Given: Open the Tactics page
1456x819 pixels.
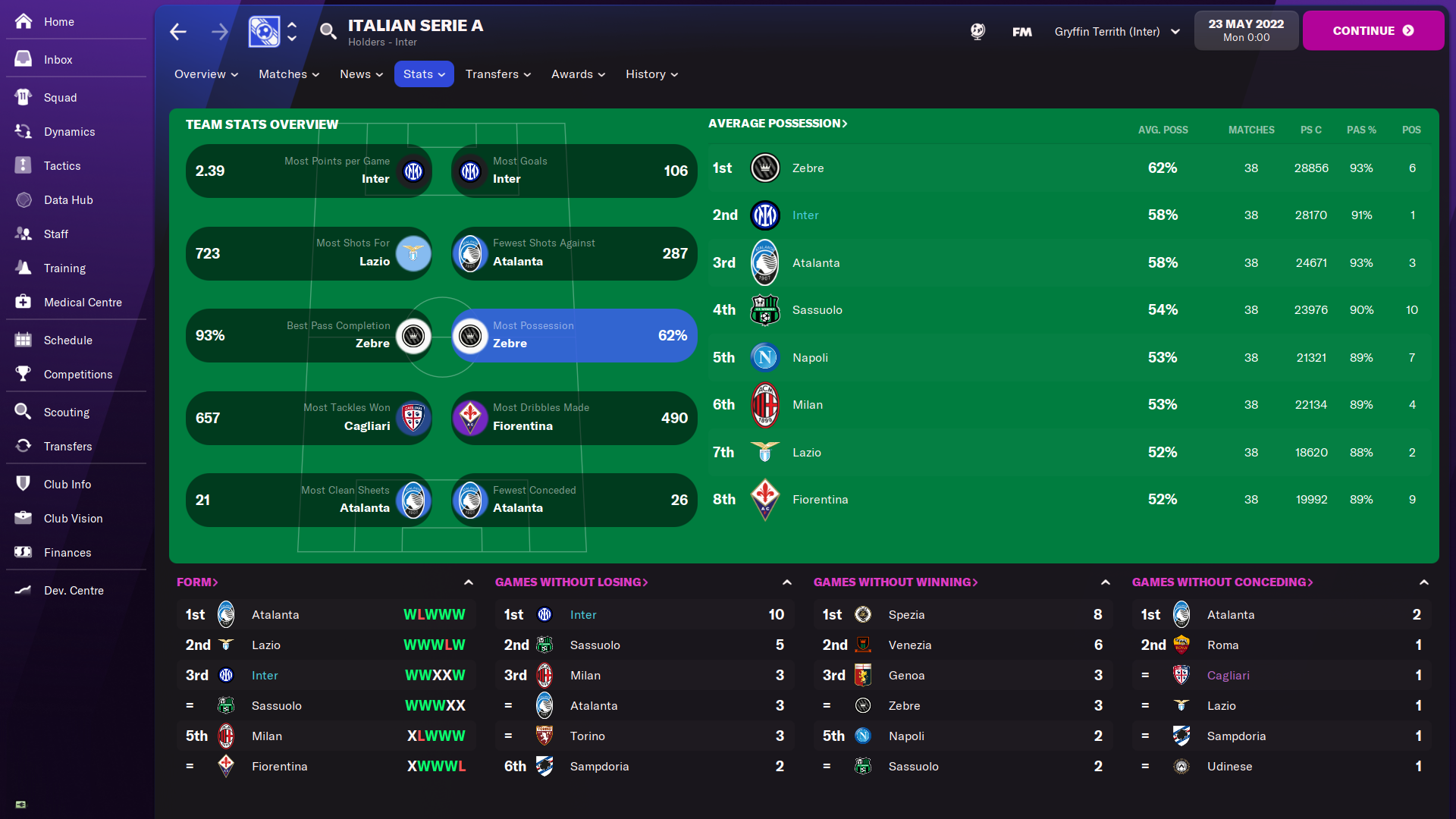Looking at the screenshot, I should click(61, 166).
